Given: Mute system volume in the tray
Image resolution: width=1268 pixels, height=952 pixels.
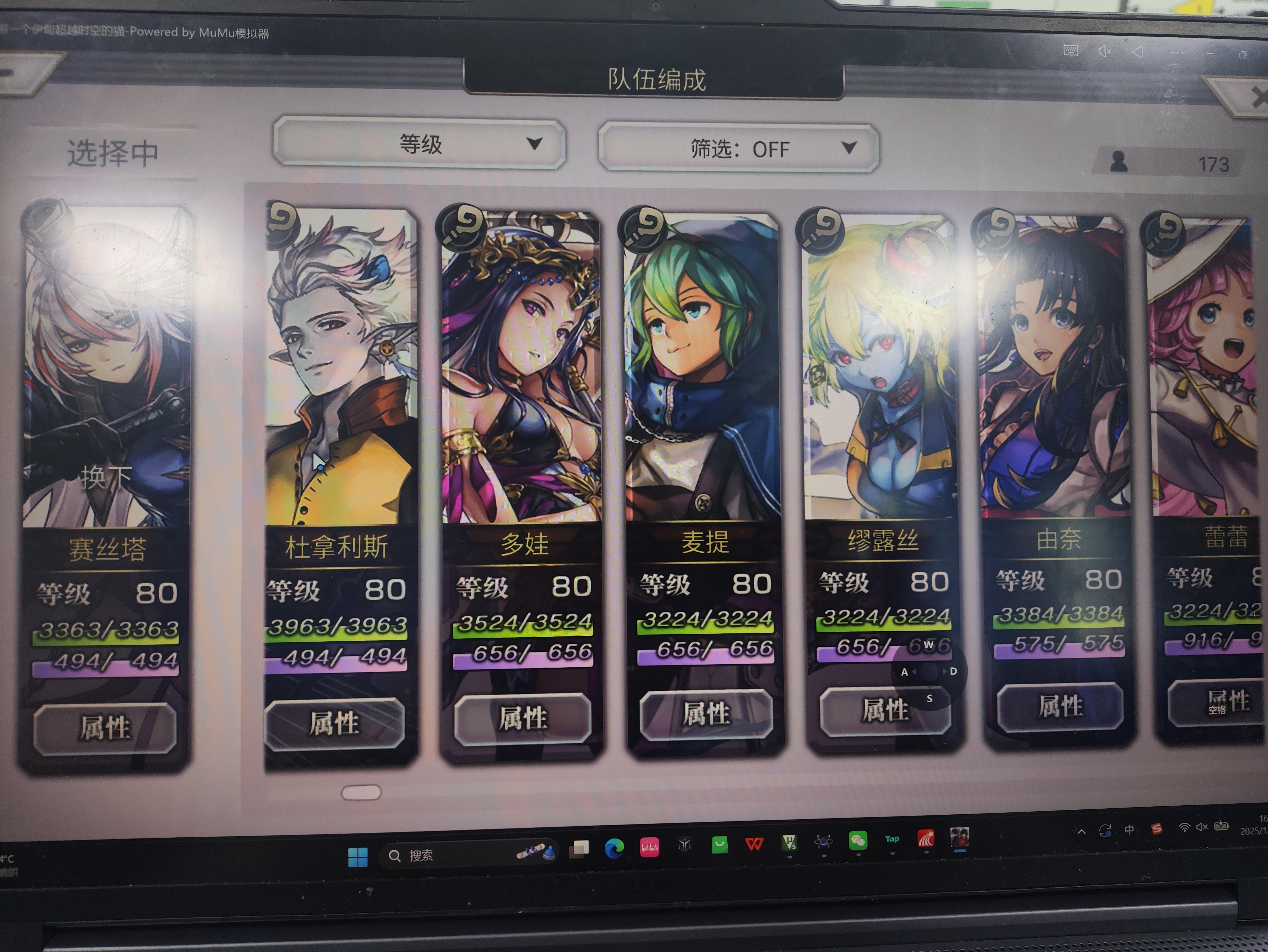Looking at the screenshot, I should coord(1202,827).
